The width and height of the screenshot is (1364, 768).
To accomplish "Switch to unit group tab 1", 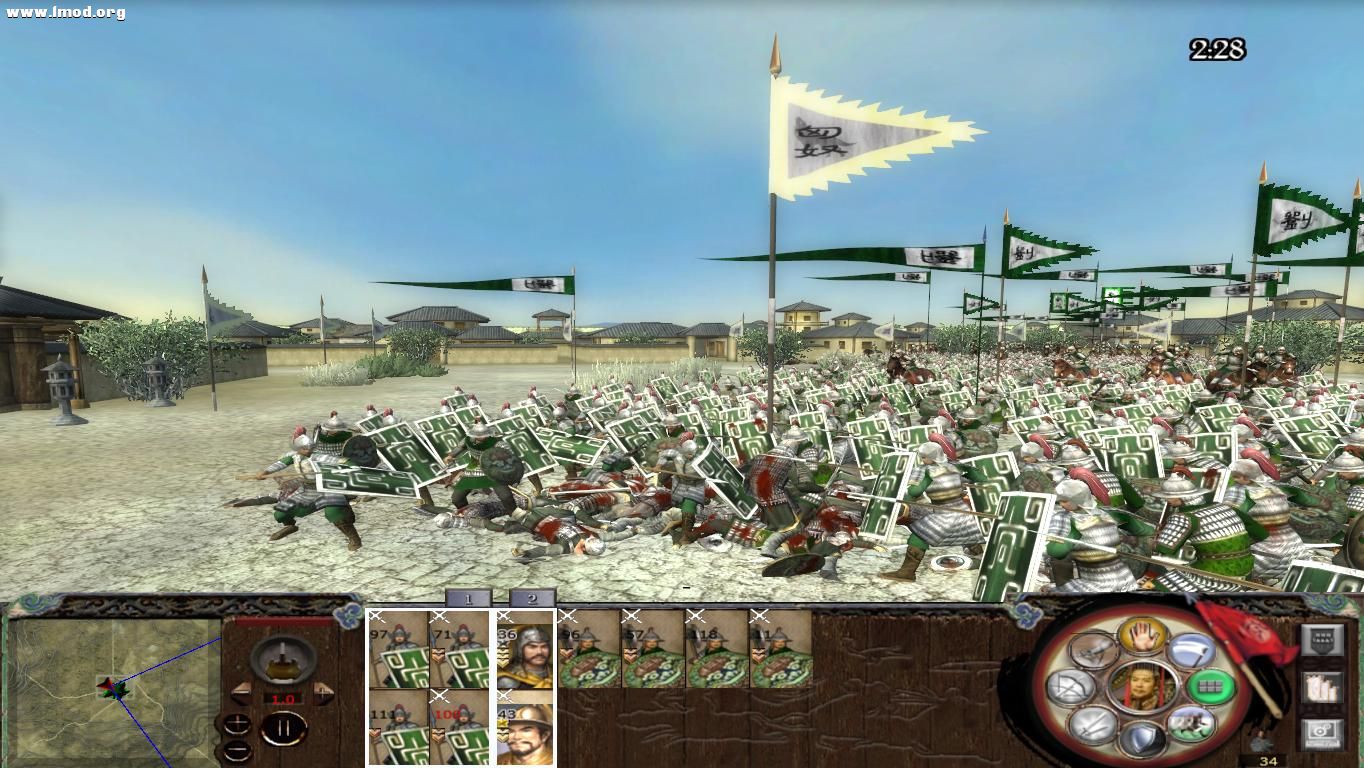I will coord(469,598).
